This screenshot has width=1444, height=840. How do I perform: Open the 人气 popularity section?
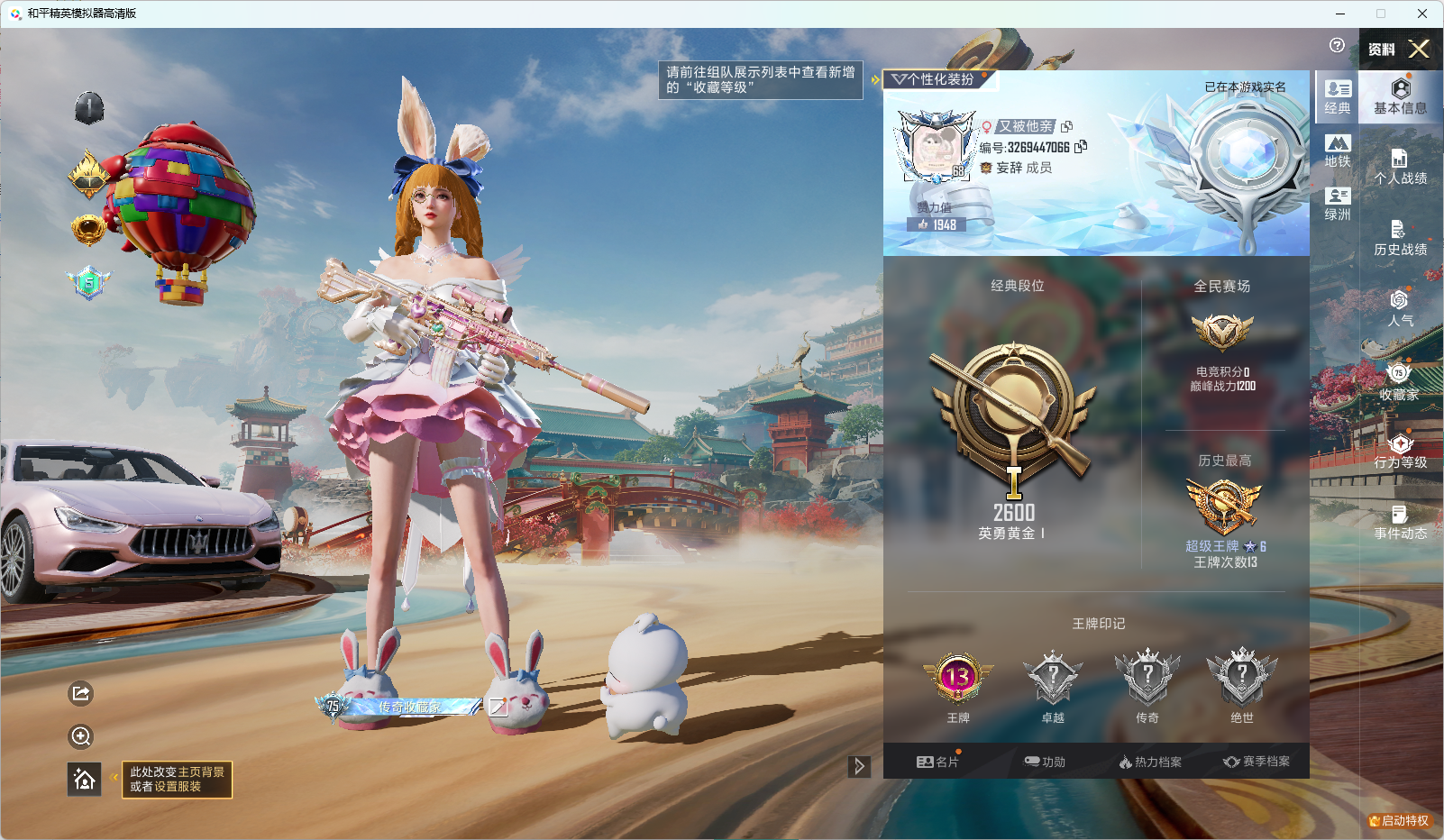1400,308
